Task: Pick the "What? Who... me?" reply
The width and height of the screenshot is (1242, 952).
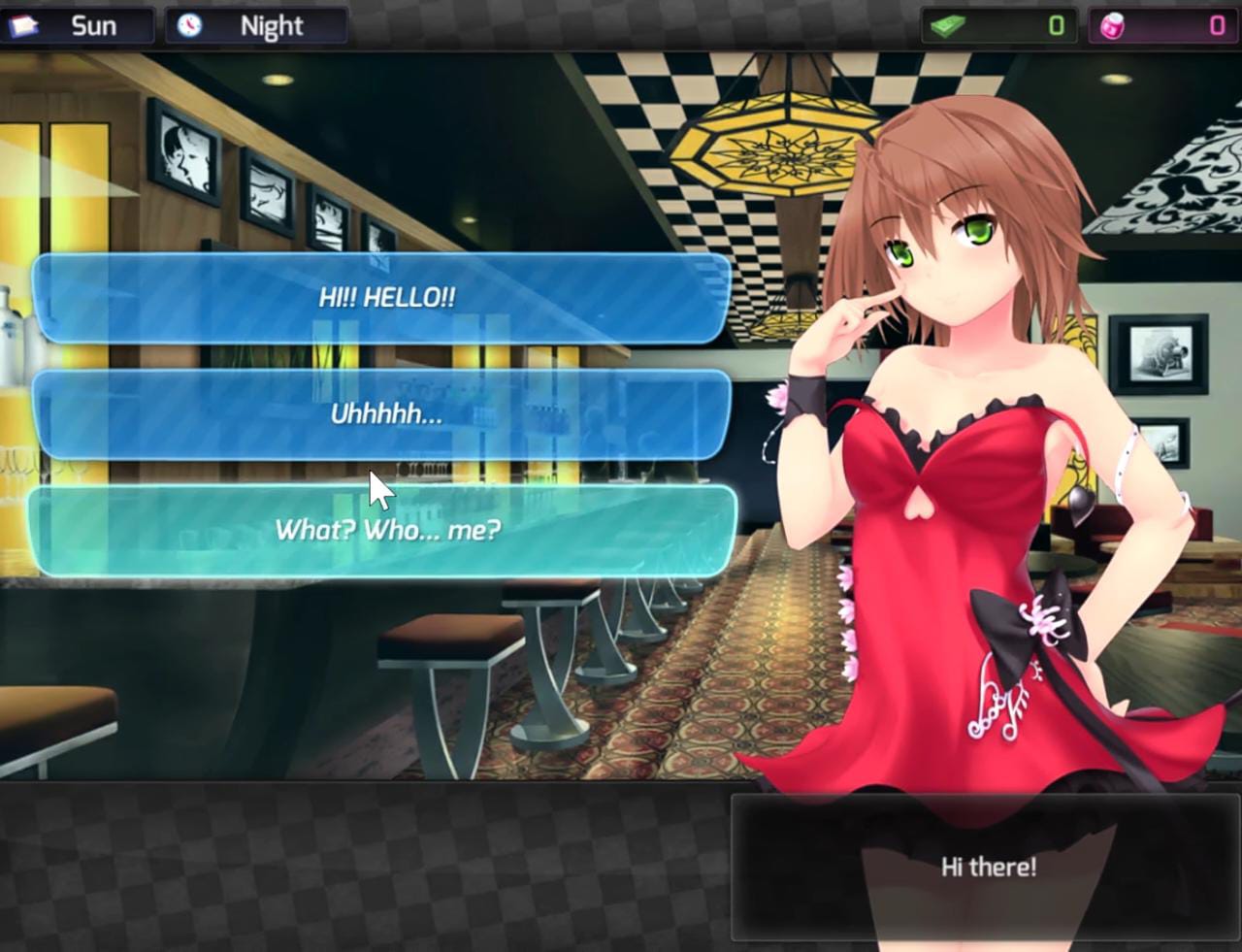Action: coord(388,530)
